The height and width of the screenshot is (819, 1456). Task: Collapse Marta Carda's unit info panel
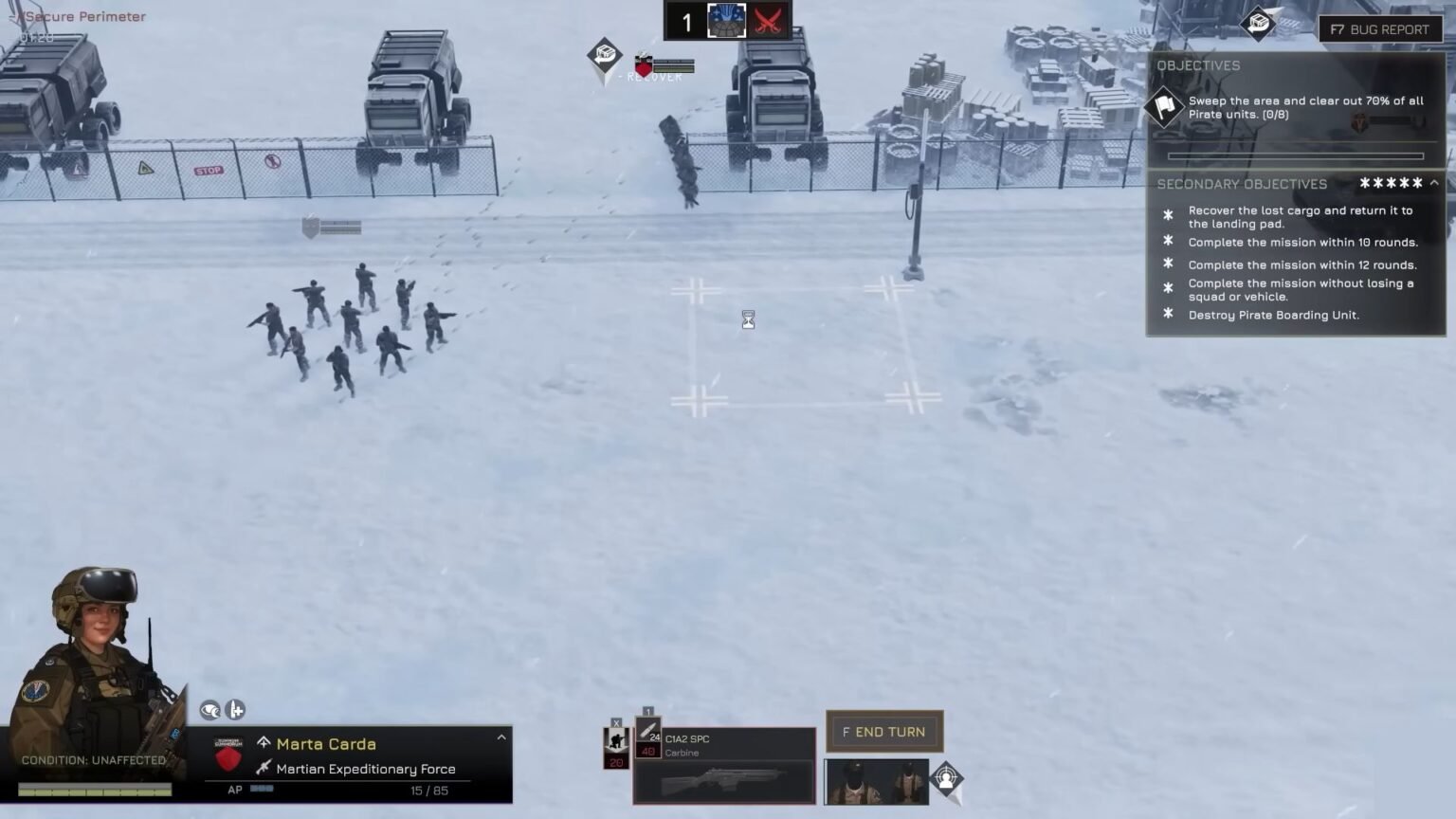pos(501,737)
